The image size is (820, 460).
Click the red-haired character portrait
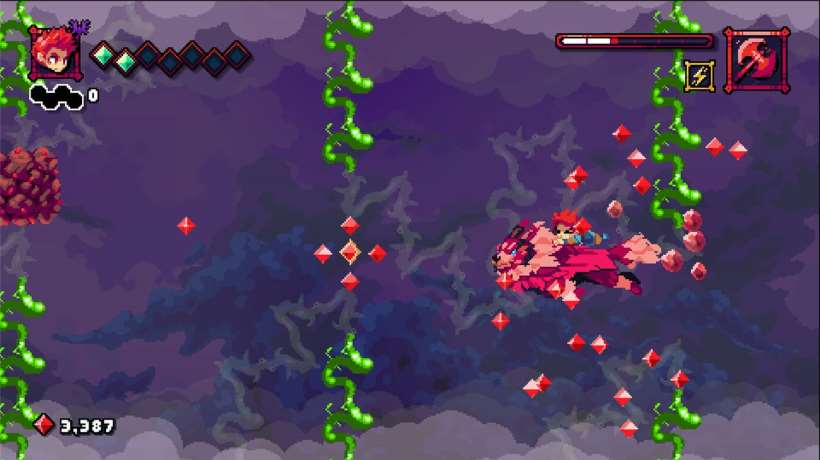tap(55, 54)
